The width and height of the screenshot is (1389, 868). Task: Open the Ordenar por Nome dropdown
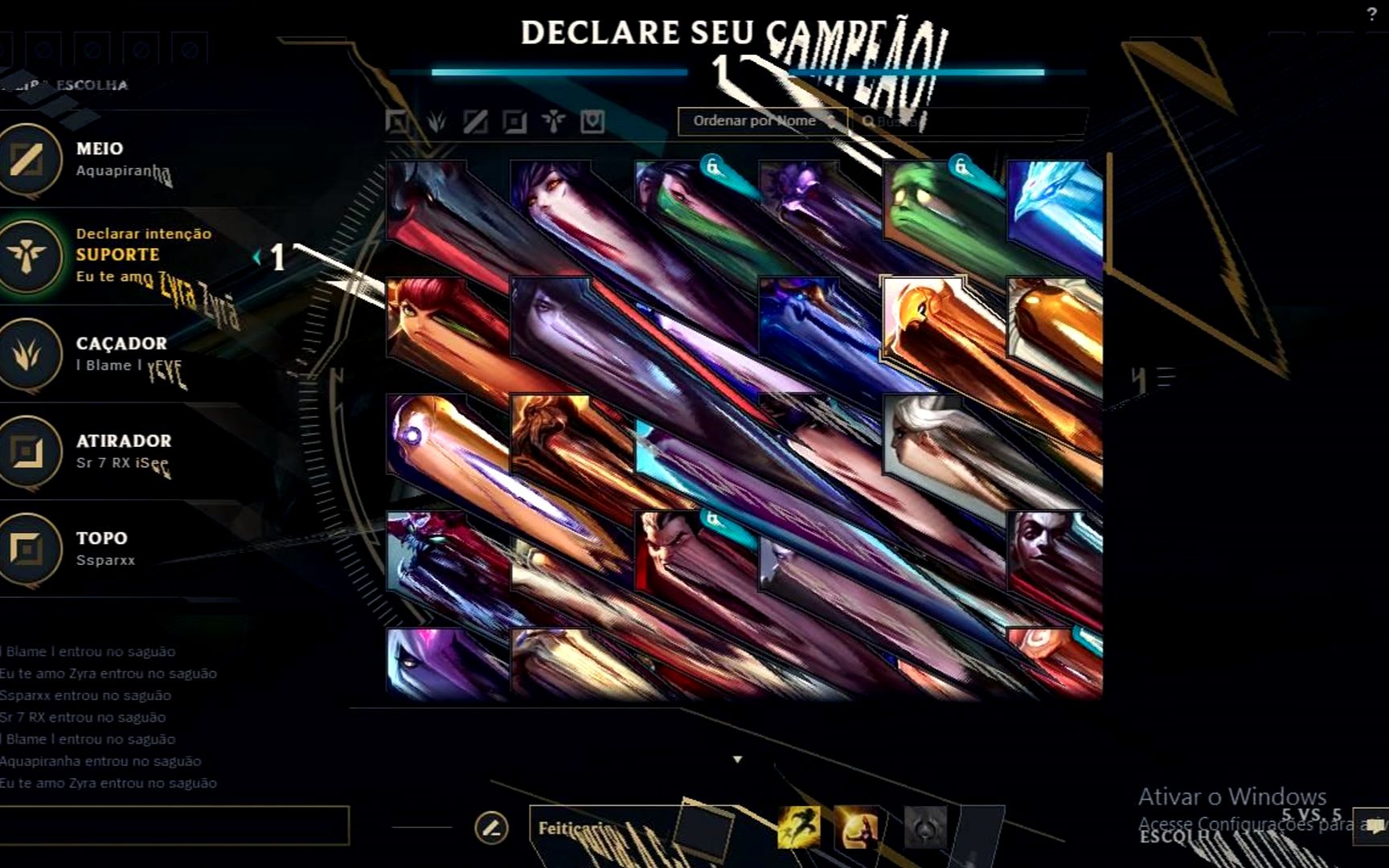762,121
